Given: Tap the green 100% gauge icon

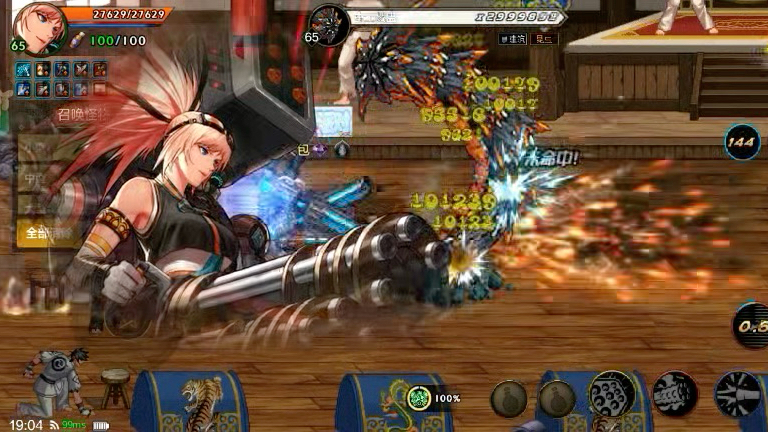Looking at the screenshot, I should click(x=422, y=398).
